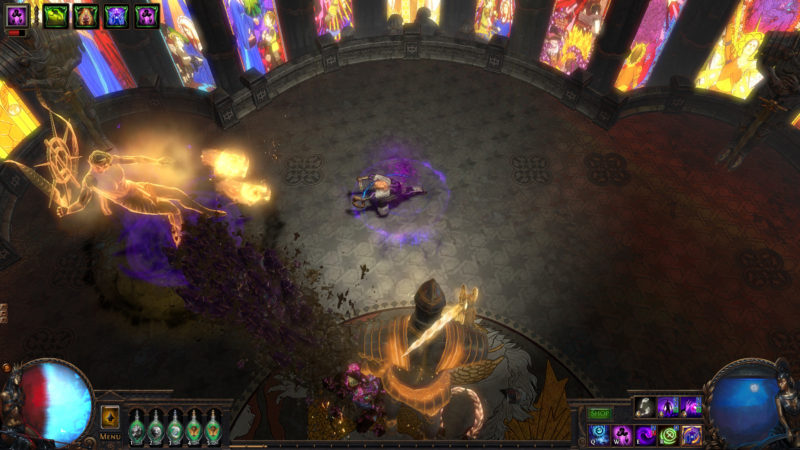Activate the purple triple-spiral skill on W
This screenshot has width=800, height=450.
[x=623, y=435]
